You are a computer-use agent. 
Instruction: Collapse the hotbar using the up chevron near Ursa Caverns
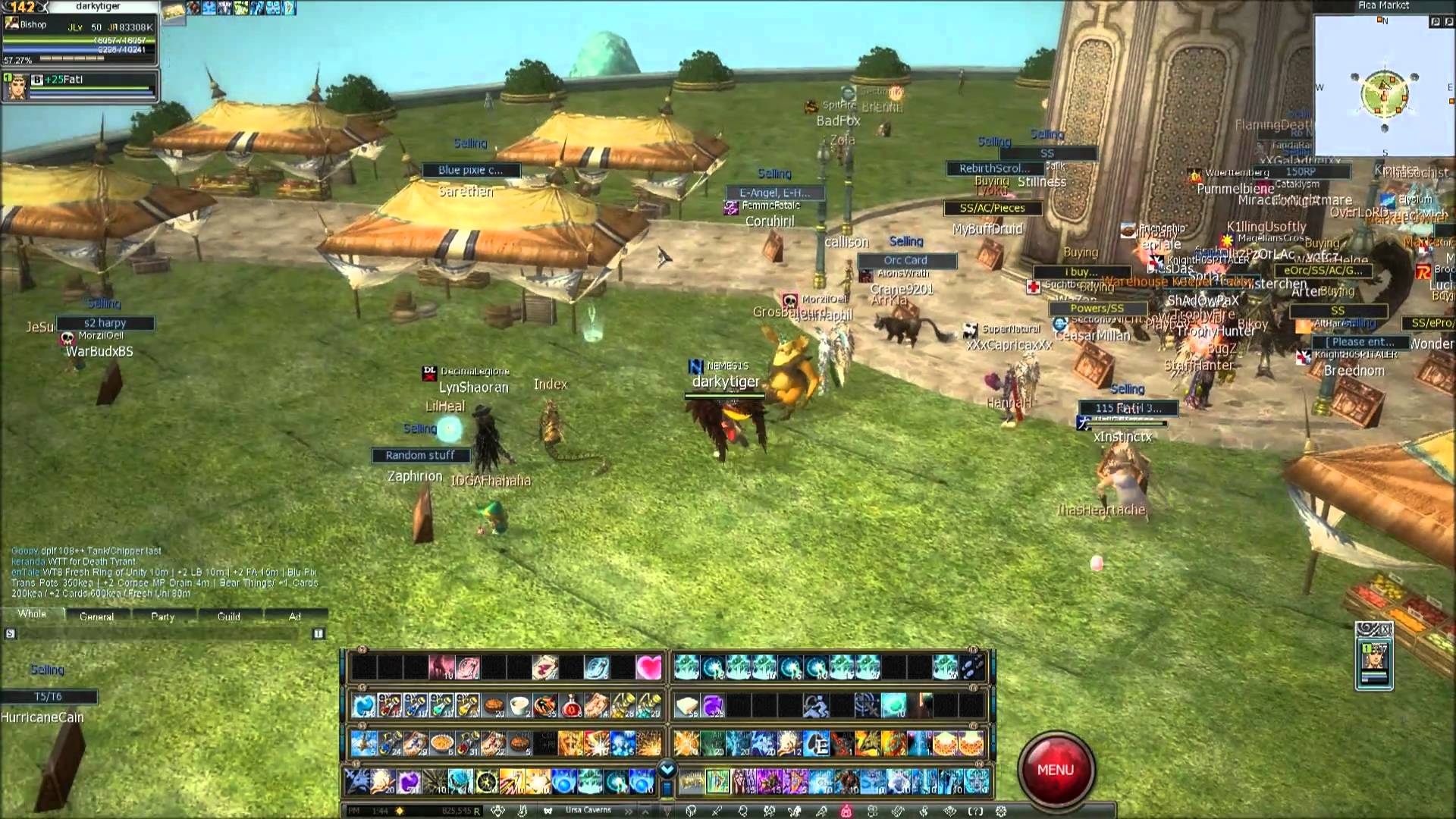click(x=646, y=810)
